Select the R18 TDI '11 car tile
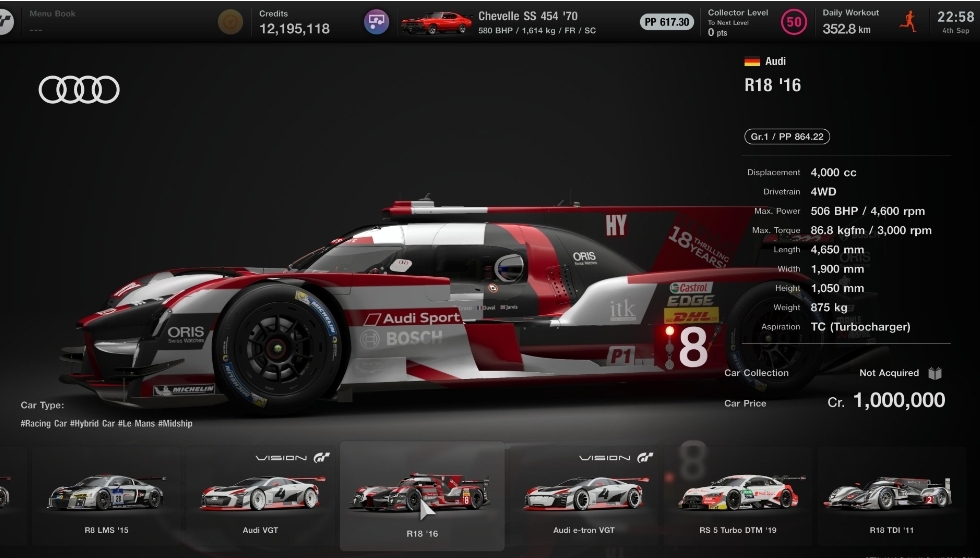This screenshot has height=558, width=980. click(890, 496)
